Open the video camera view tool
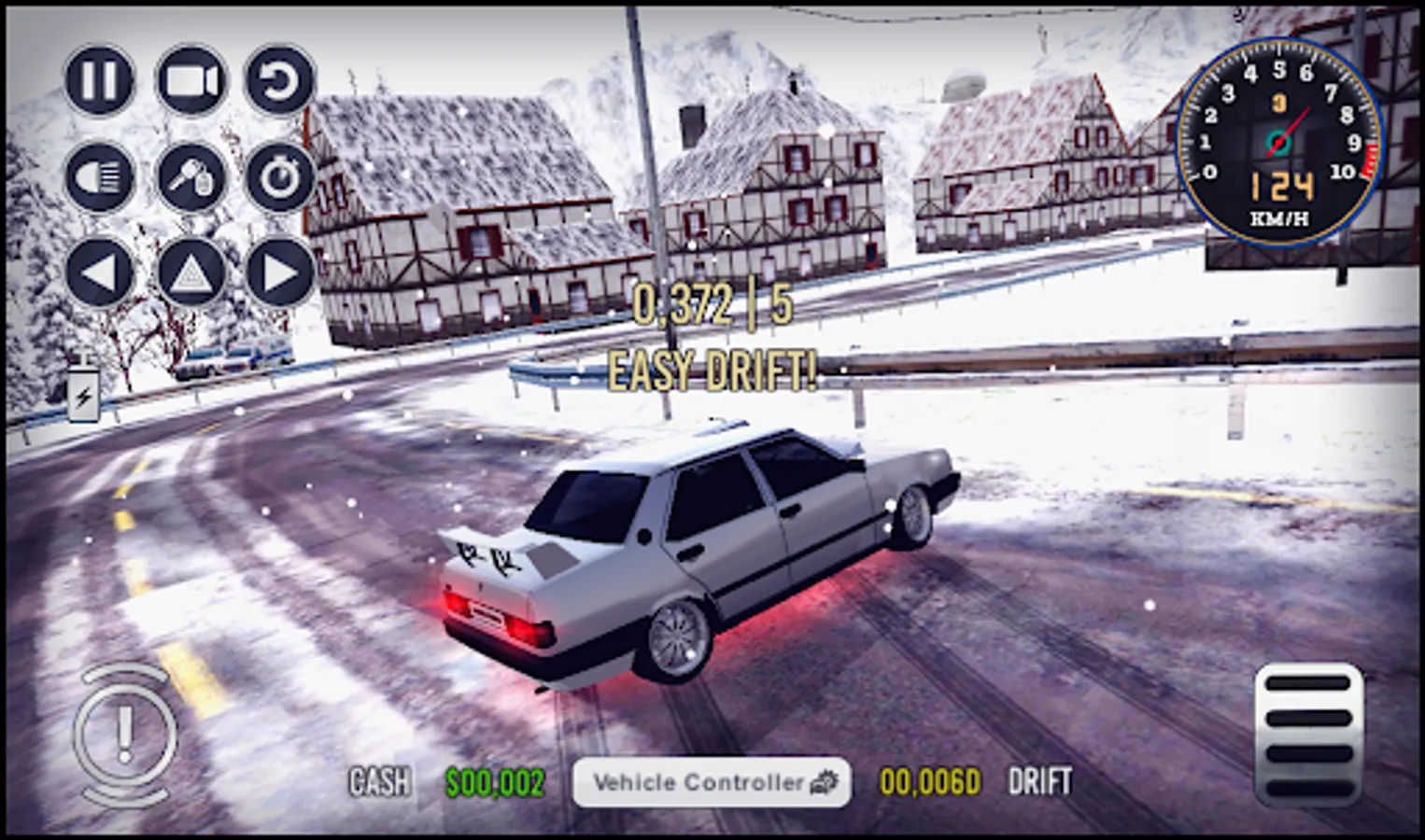The height and width of the screenshot is (840, 1425). (x=190, y=81)
